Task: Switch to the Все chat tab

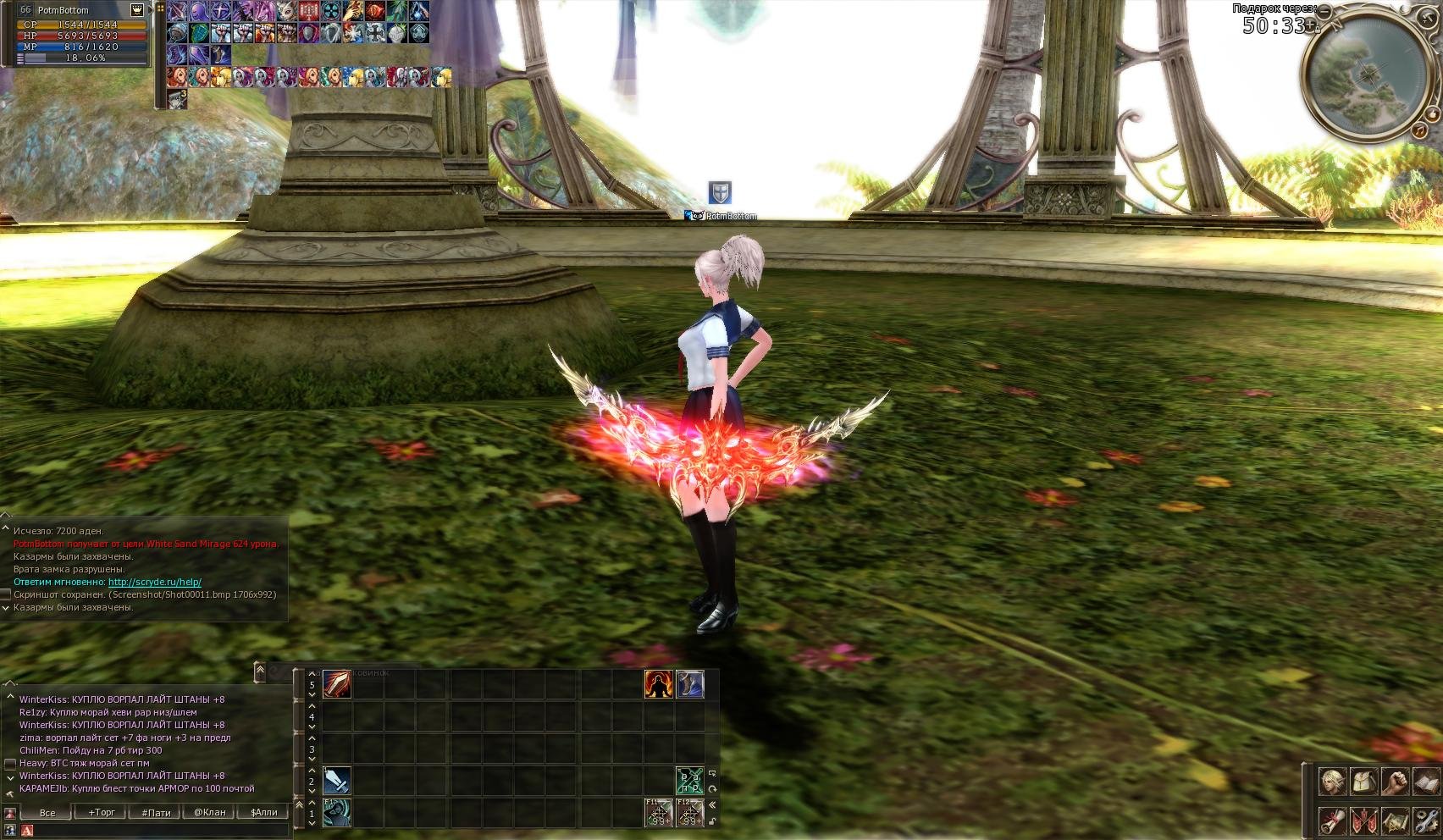Action: [x=47, y=812]
